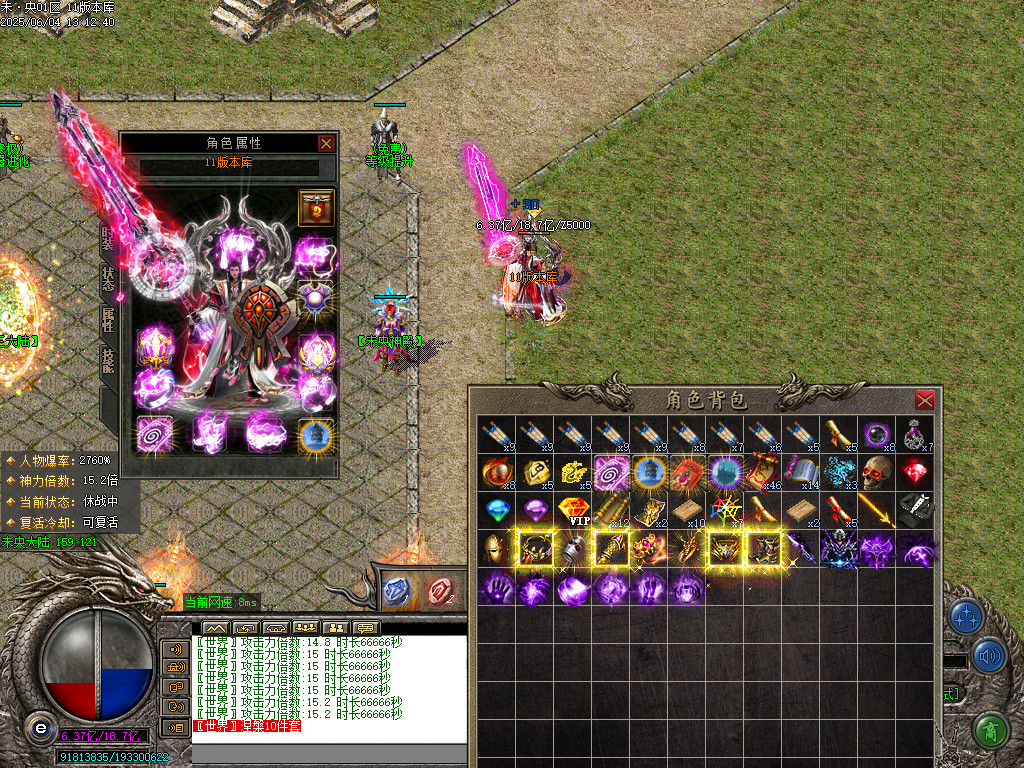Show the 时装 costume tab
This screenshot has height=768, width=1024.
tap(108, 238)
